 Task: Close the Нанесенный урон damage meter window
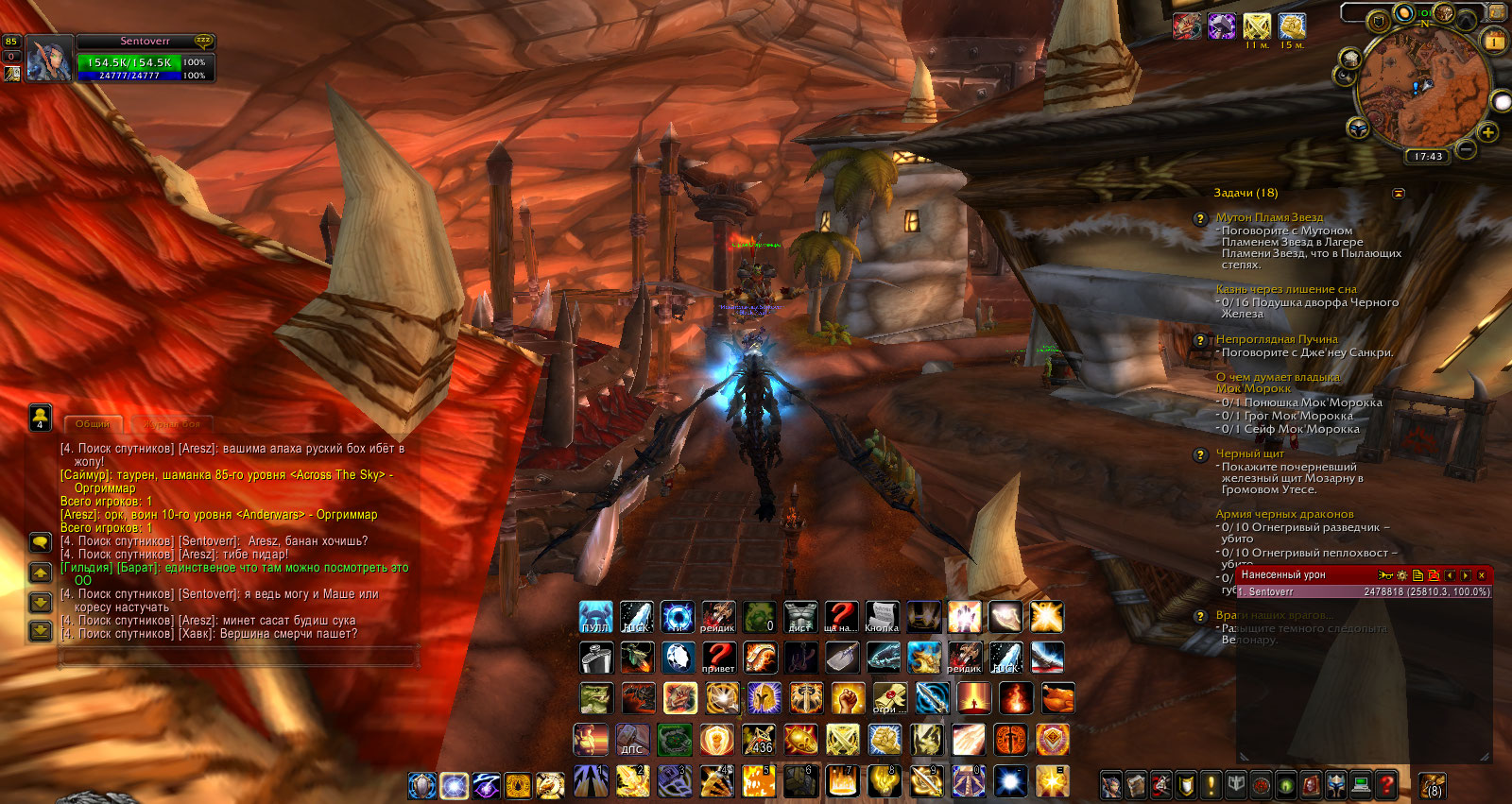point(1481,575)
